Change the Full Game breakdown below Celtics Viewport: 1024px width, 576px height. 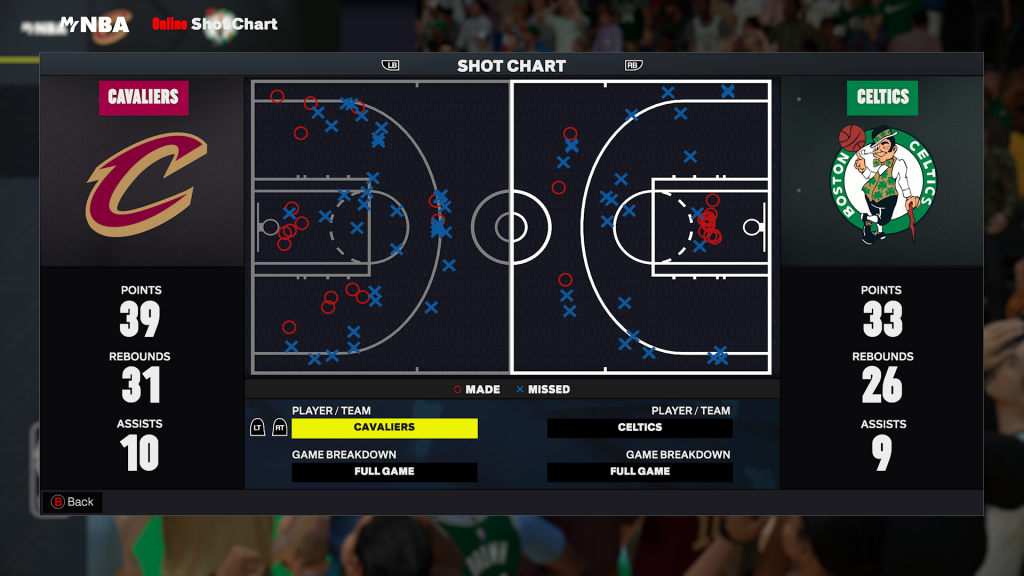[639, 472]
